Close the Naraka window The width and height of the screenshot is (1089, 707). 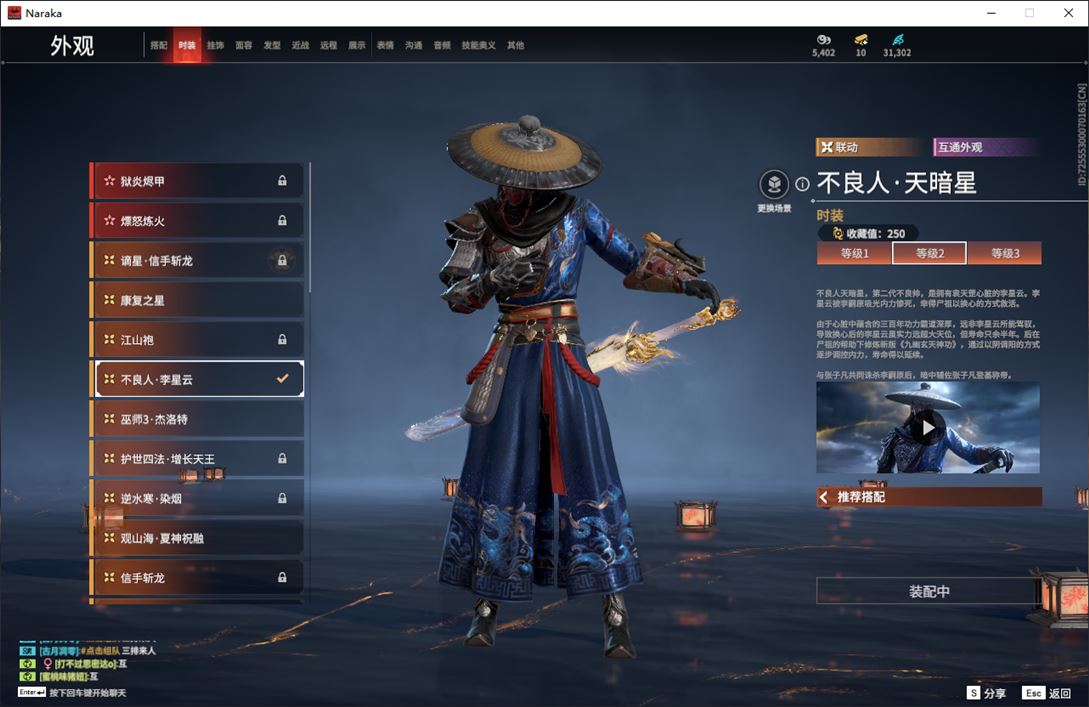pyautogui.click(x=1066, y=13)
